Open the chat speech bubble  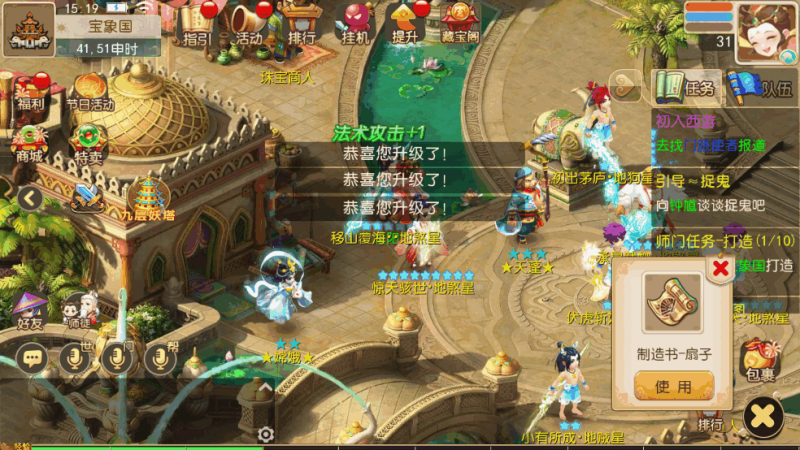(31, 357)
